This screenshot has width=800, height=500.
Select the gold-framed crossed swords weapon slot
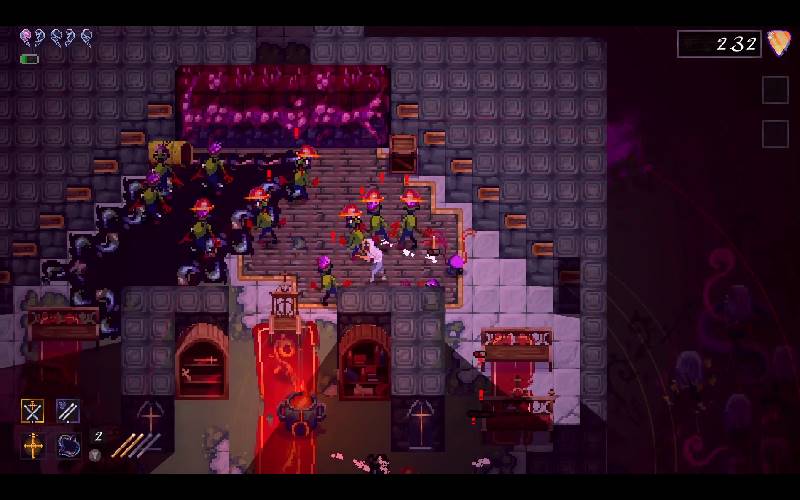click(x=33, y=411)
